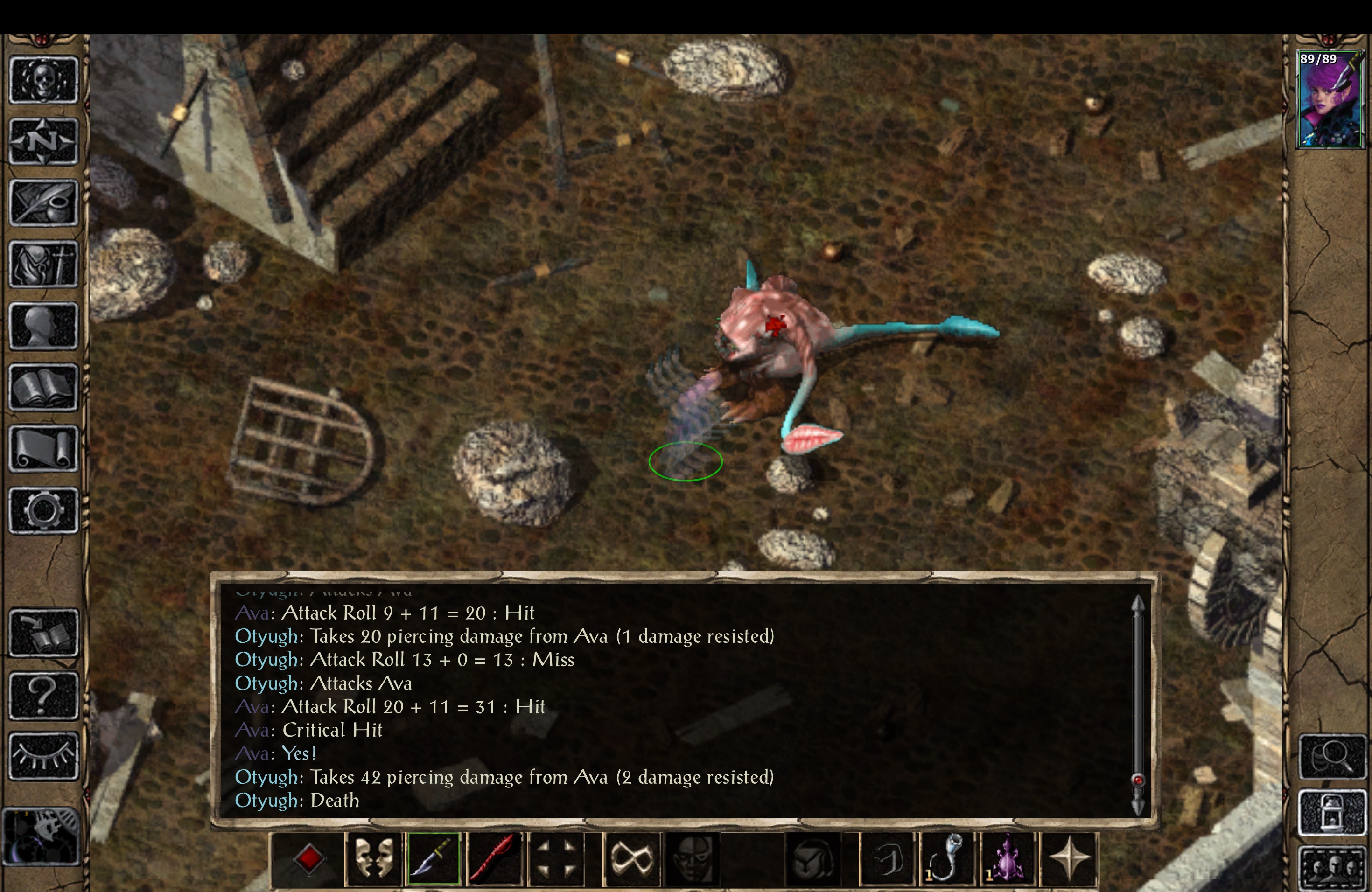This screenshot has width=1372, height=892.
Task: Open help via question mark button
Action: pos(43,696)
